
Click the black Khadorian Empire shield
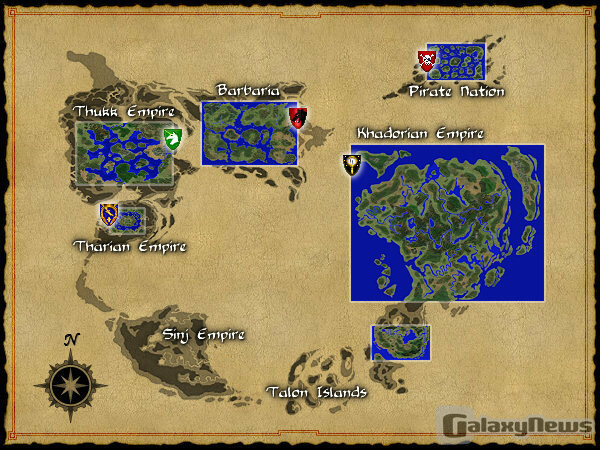(352, 165)
